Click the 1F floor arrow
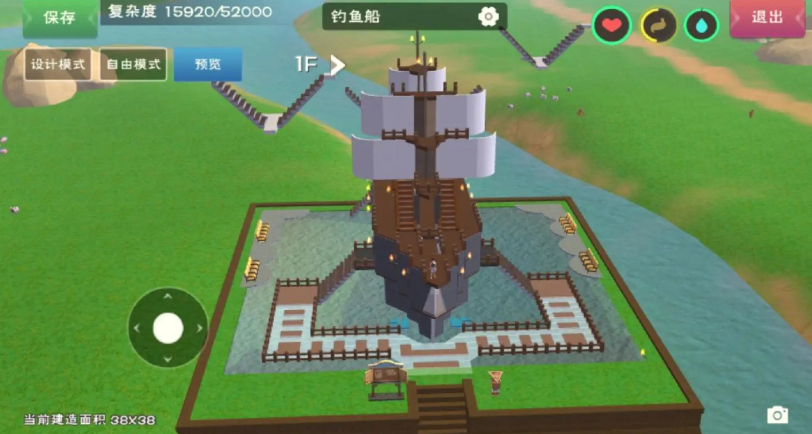Screen dimensions: 812x434 (x=337, y=64)
